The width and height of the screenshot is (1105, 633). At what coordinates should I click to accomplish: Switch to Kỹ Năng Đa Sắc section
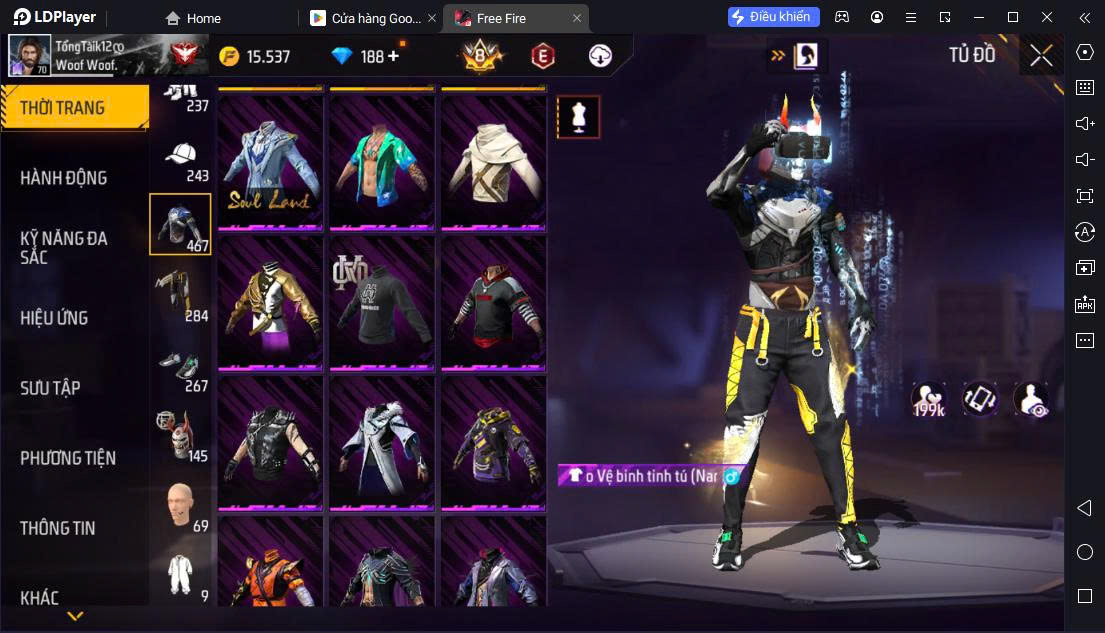tap(64, 247)
